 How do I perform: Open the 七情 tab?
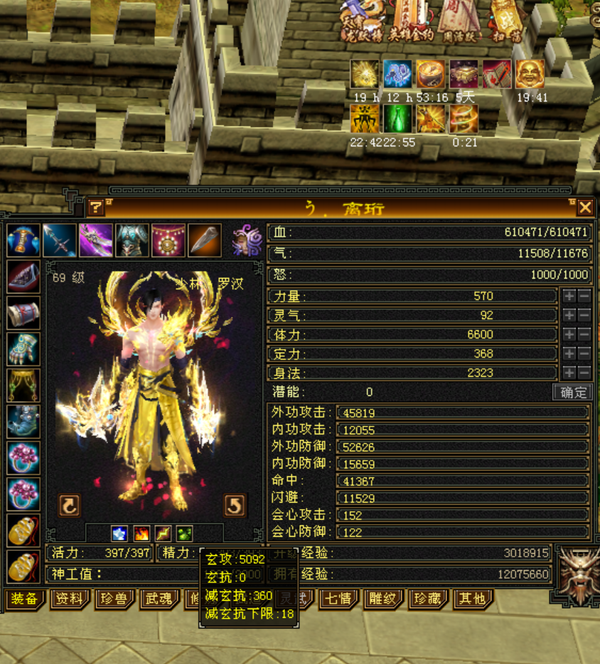coord(335,599)
